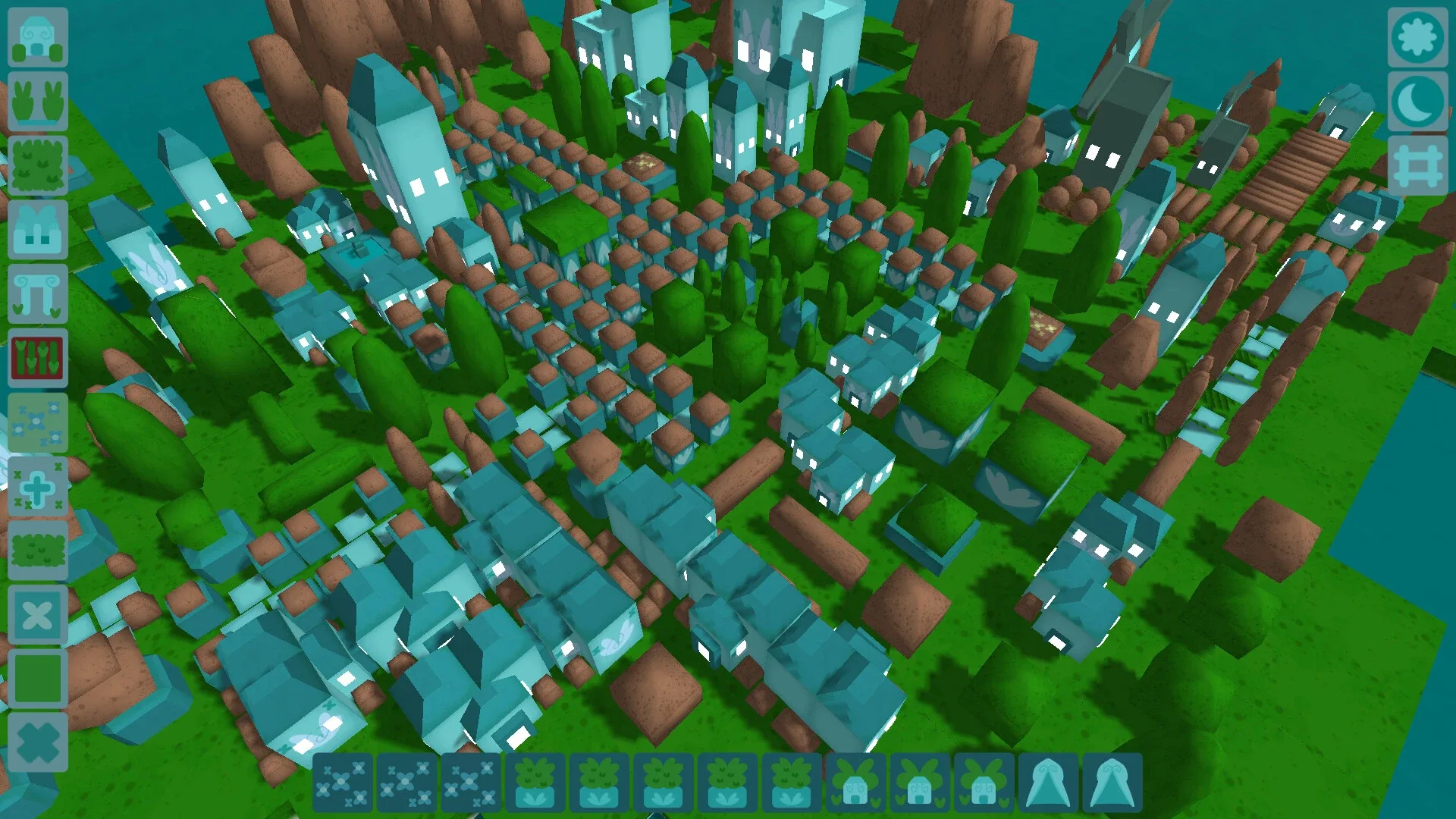Toggle night mode with the moon button

tap(1418, 99)
